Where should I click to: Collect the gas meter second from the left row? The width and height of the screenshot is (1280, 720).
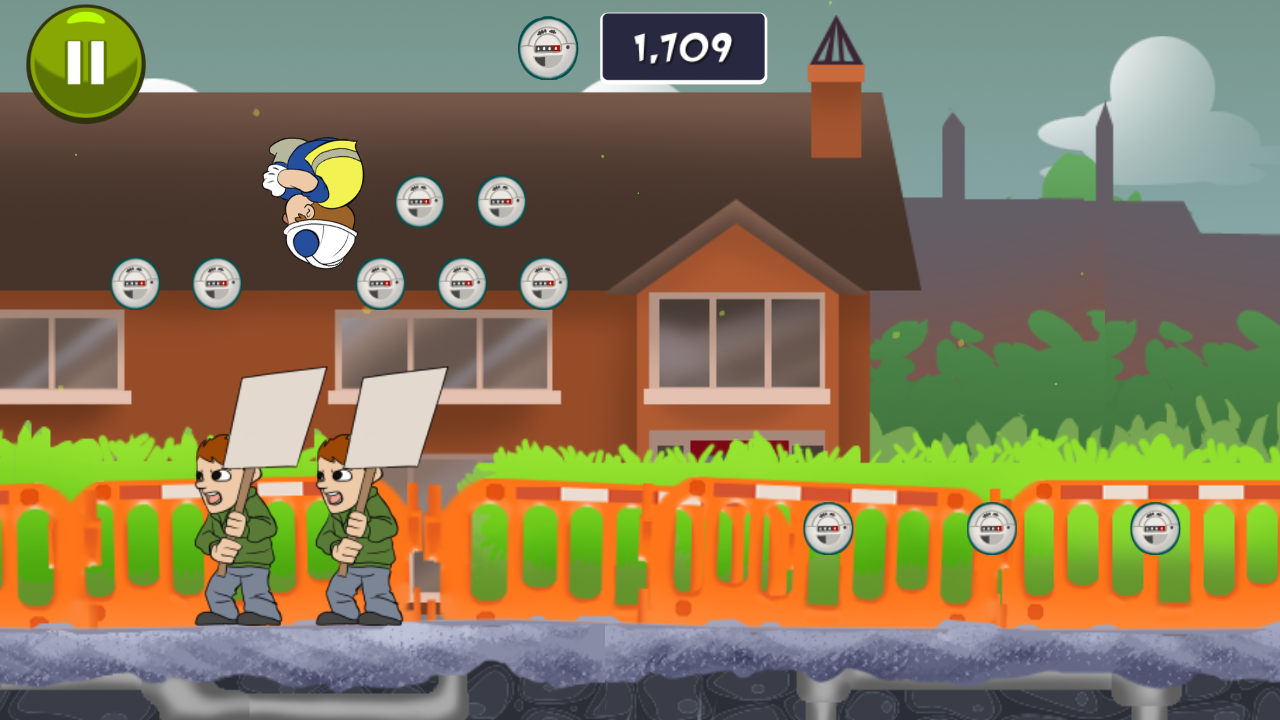point(216,283)
